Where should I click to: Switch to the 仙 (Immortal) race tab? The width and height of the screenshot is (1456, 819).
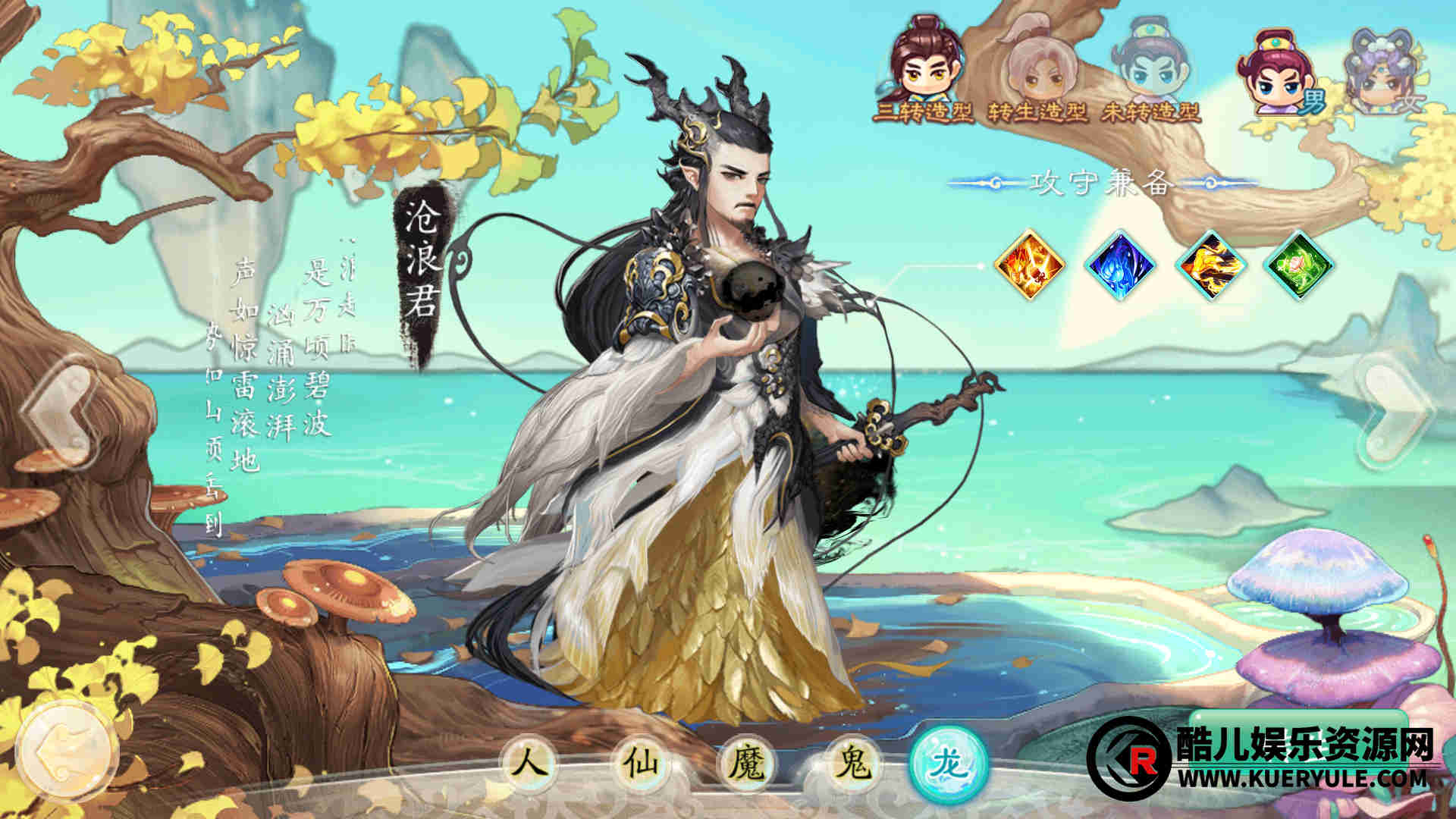click(x=637, y=762)
